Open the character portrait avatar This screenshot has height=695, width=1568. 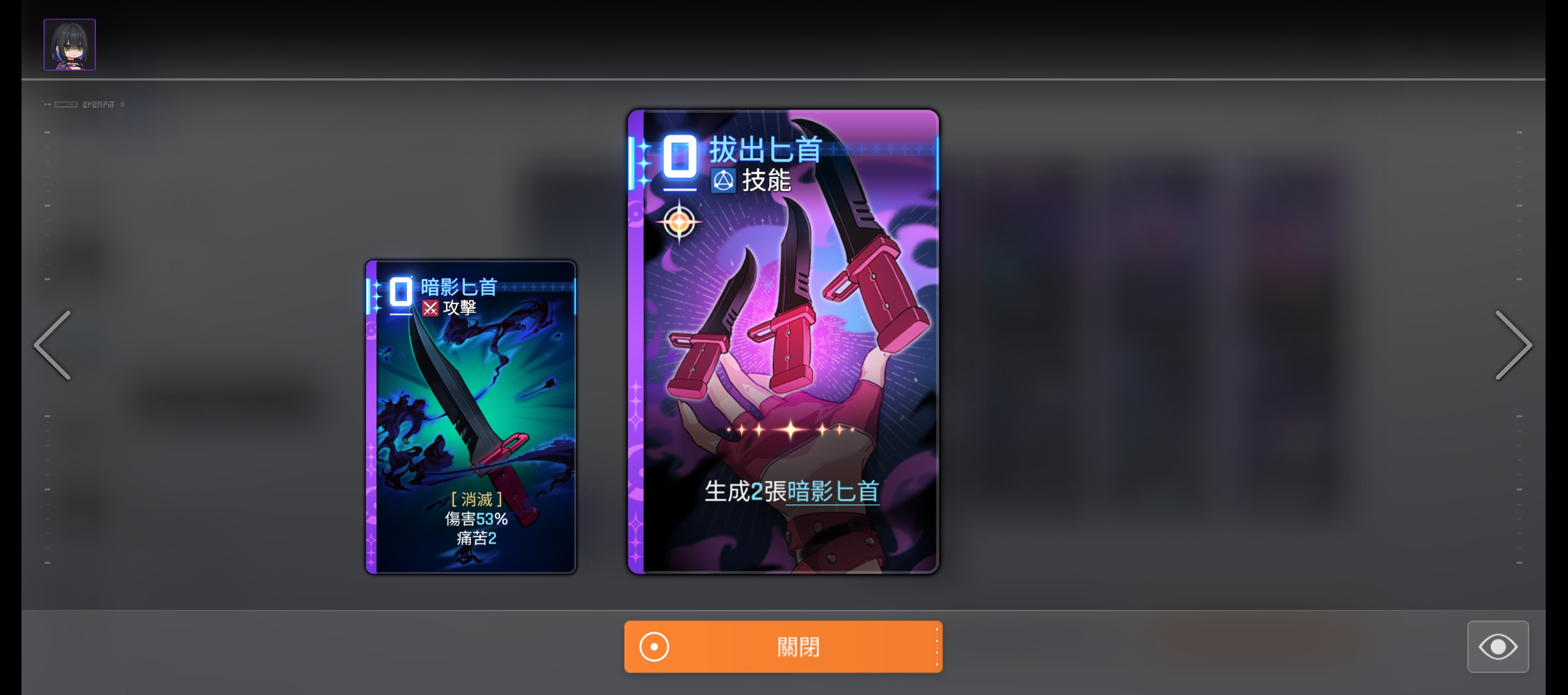point(69,44)
